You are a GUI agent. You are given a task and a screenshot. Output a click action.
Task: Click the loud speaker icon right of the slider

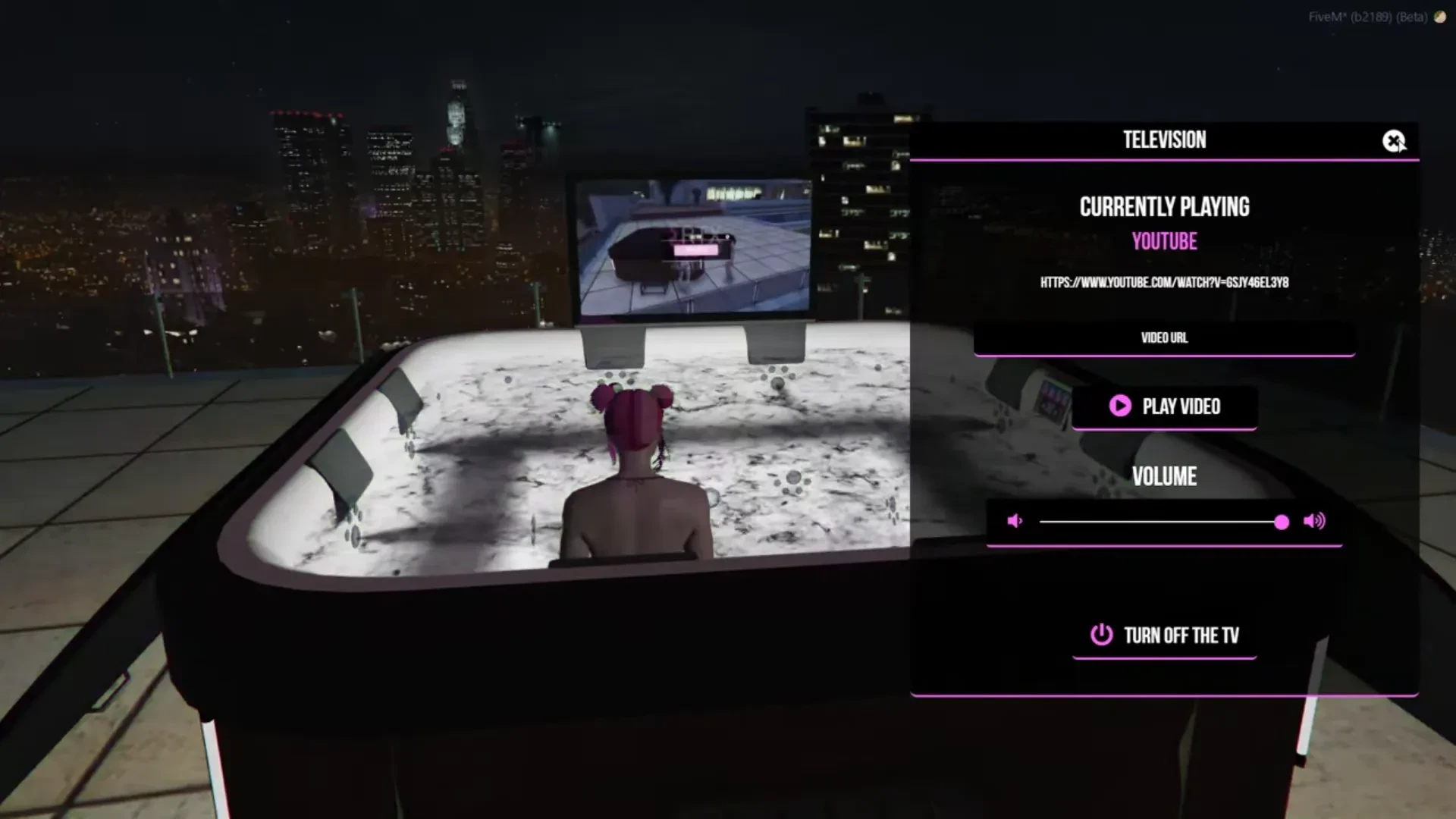tap(1313, 521)
